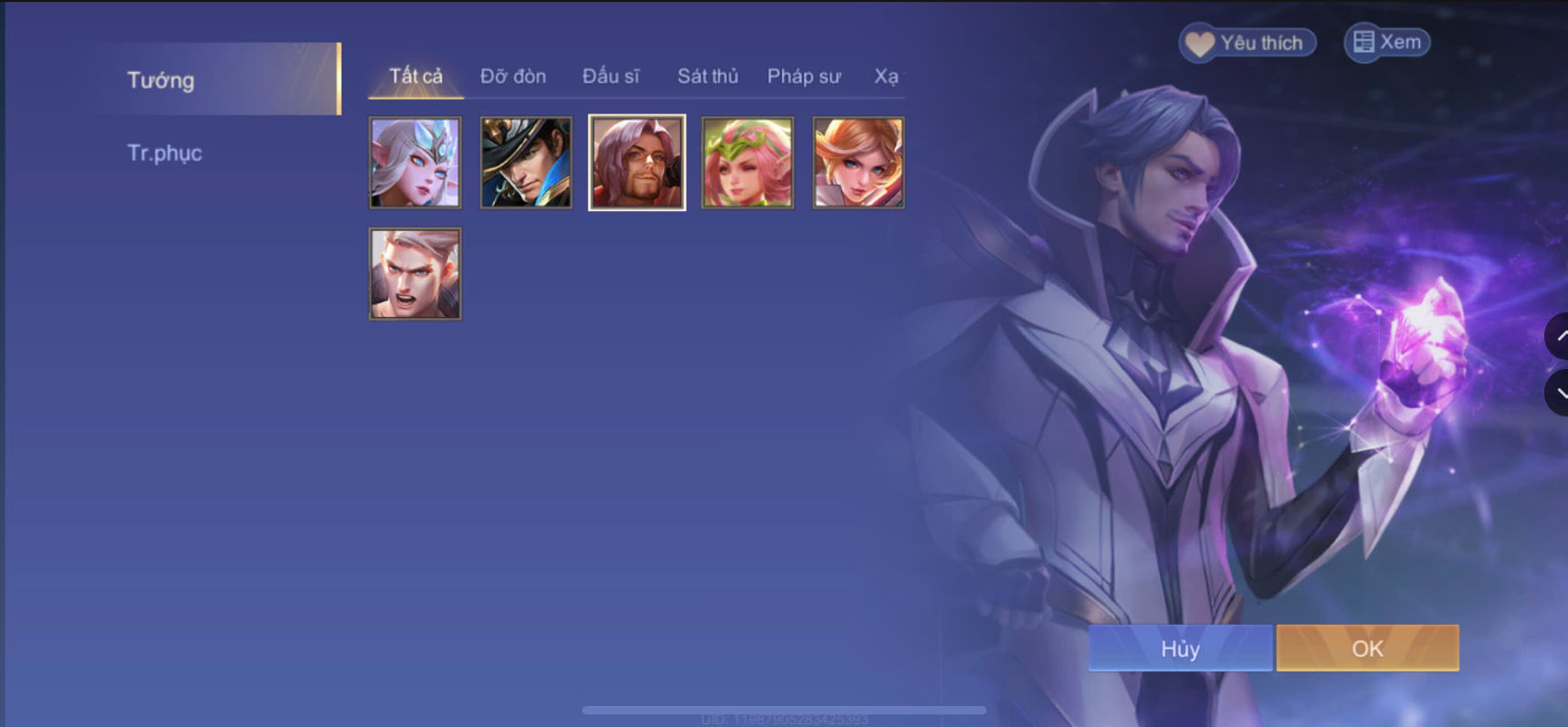This screenshot has width=1568, height=727.
Task: Select the cowboy-hat hero portrait
Action: 526,163
